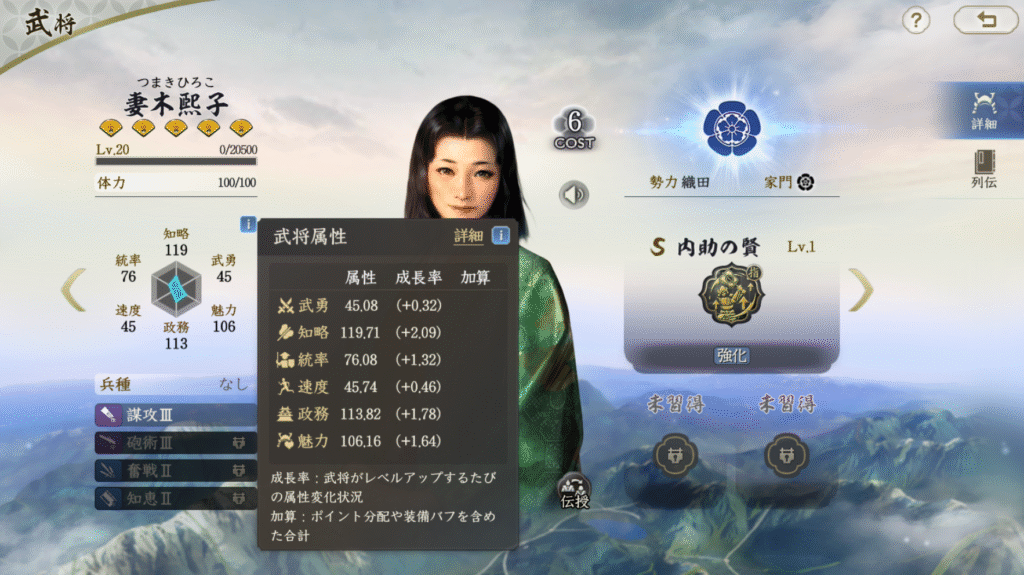The height and width of the screenshot is (575, 1024).
Task: Click the 強化 button under 内助の賢
Action: [x=731, y=355]
